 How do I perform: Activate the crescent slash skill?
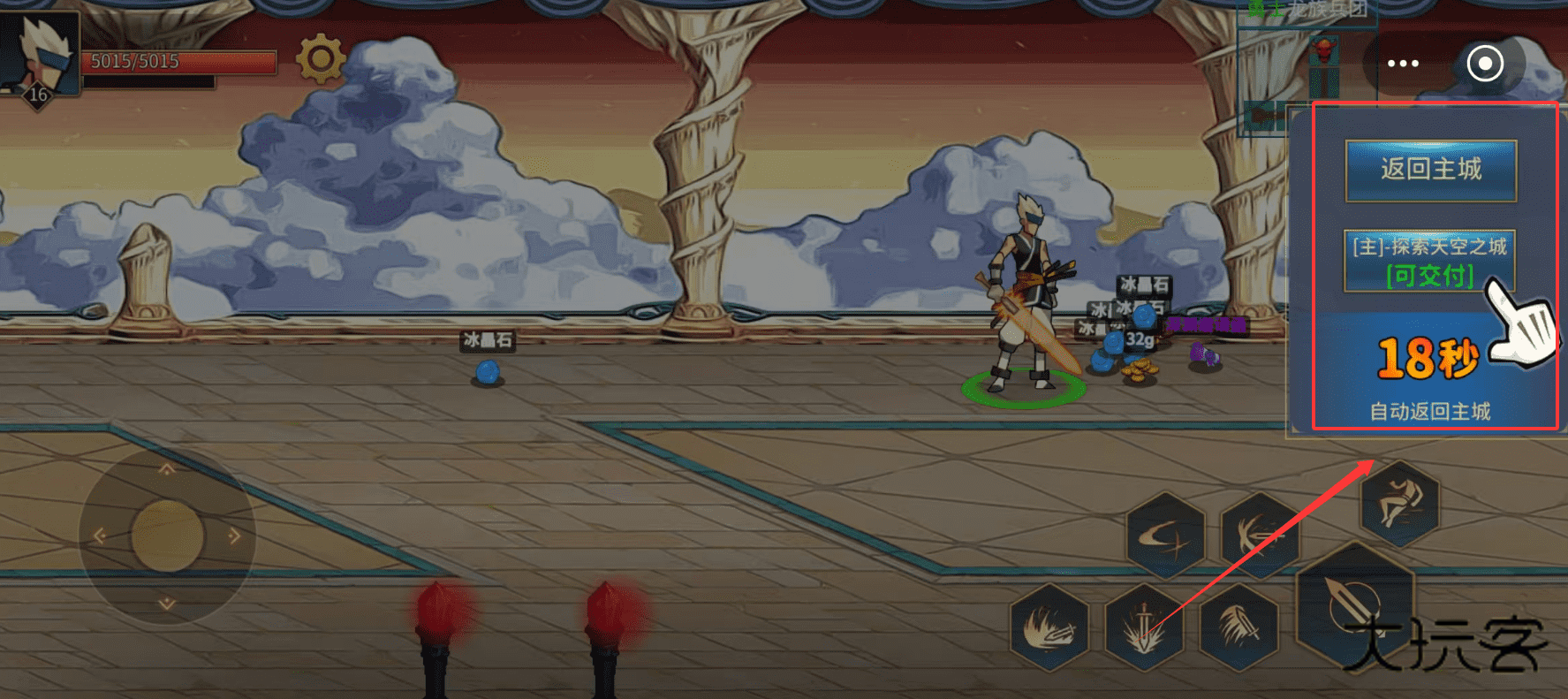click(1165, 536)
